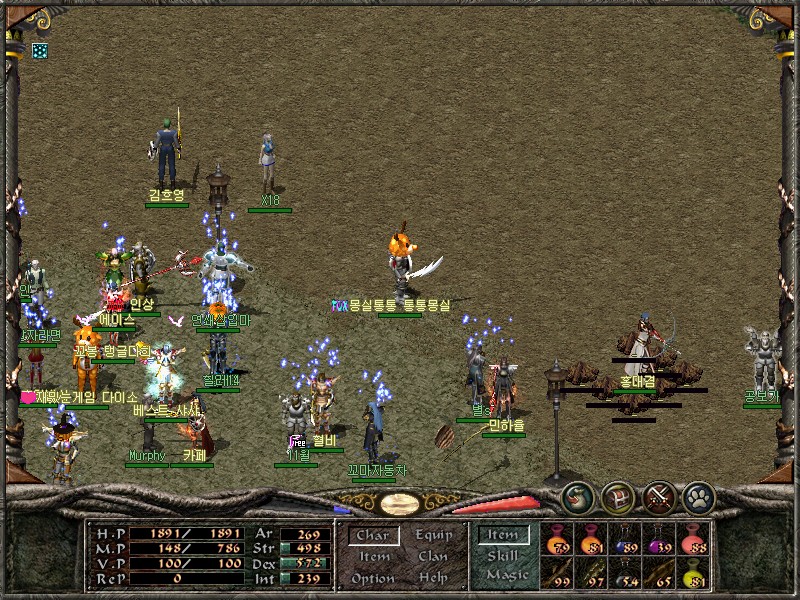800x600 pixels.
Task: Toggle the crossed swords combat button
Action: 658,496
